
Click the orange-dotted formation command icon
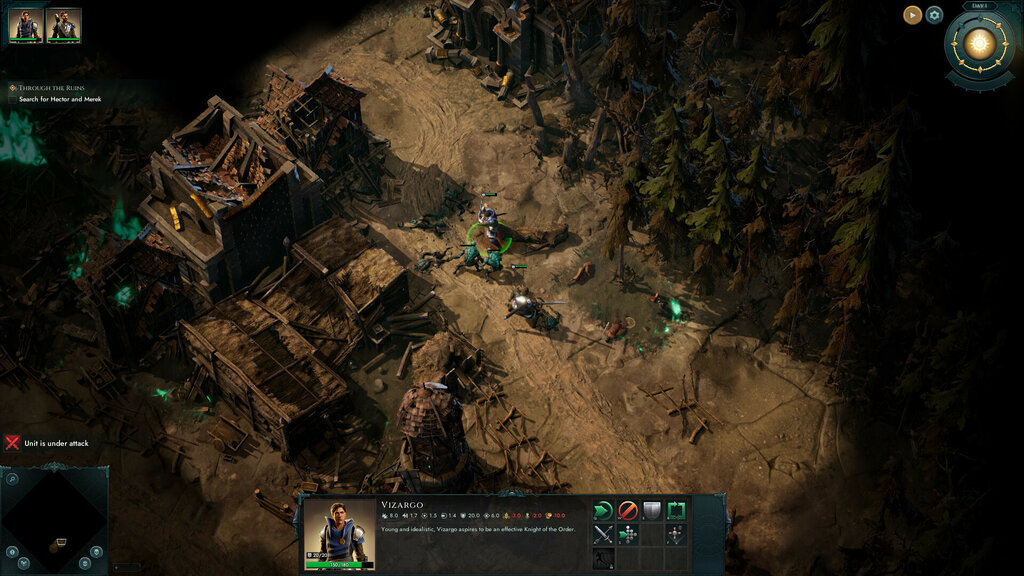tap(677, 535)
